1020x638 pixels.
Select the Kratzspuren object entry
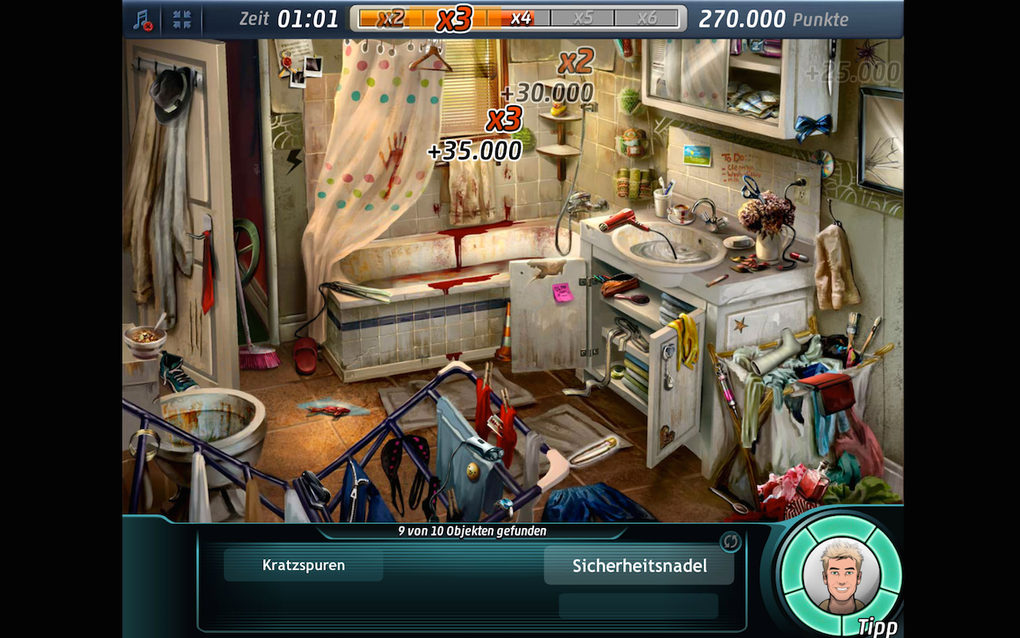point(303,565)
